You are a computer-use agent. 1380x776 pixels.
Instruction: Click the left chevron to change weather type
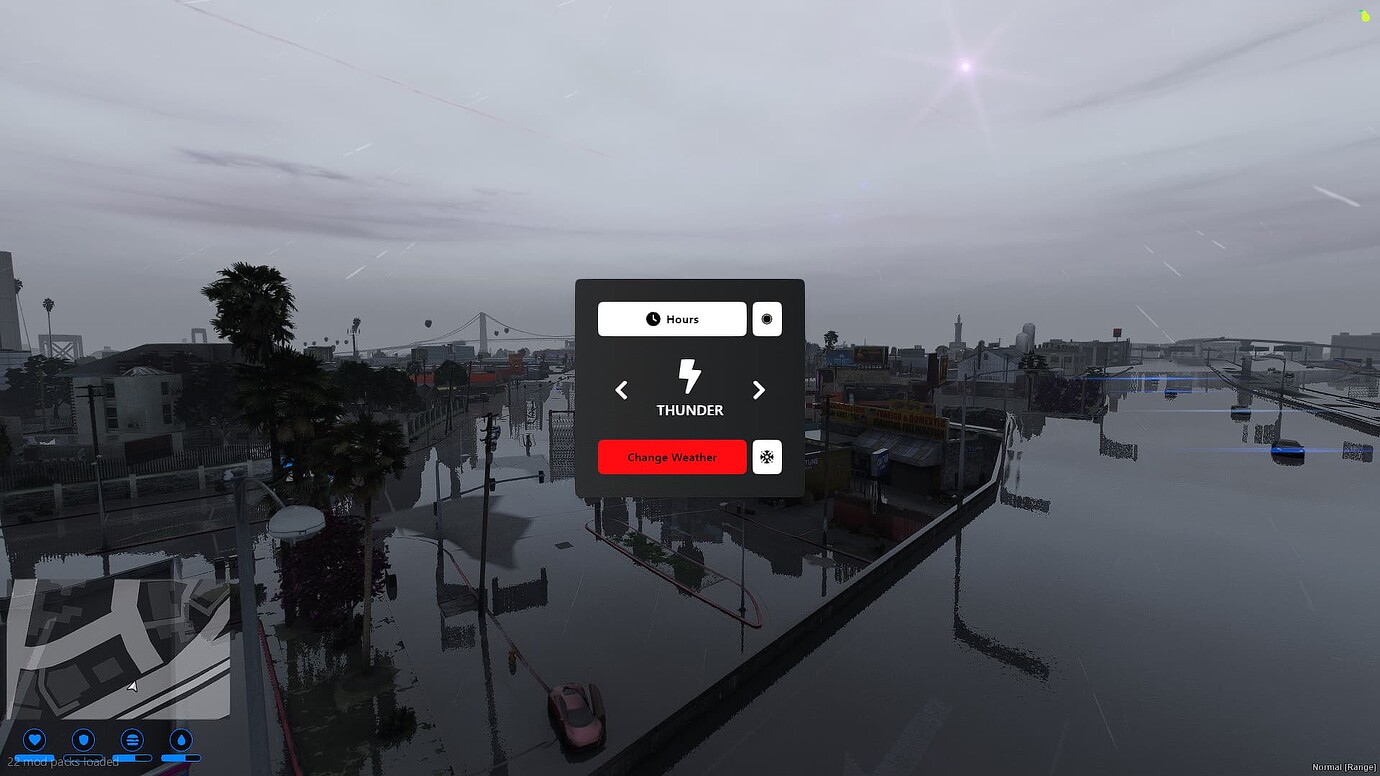[621, 390]
